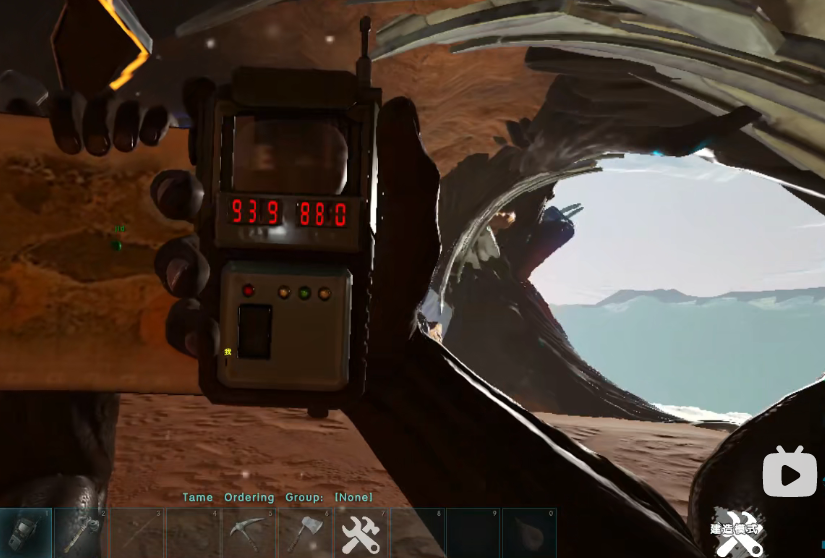
Task: Select the transponder tracker hotbar slot
Action: click(26, 532)
